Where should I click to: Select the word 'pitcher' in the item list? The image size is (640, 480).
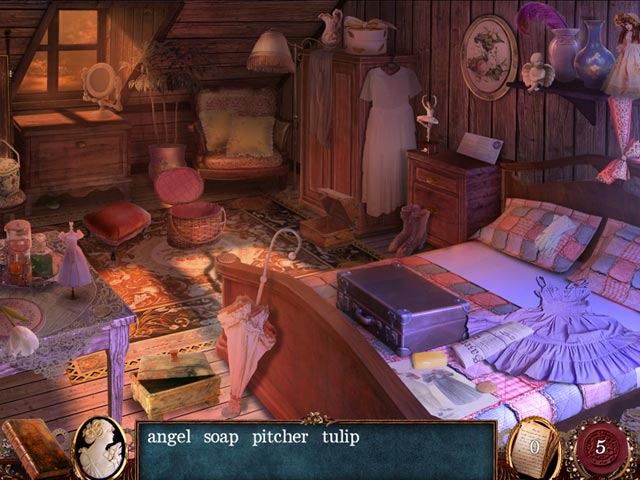[280, 437]
